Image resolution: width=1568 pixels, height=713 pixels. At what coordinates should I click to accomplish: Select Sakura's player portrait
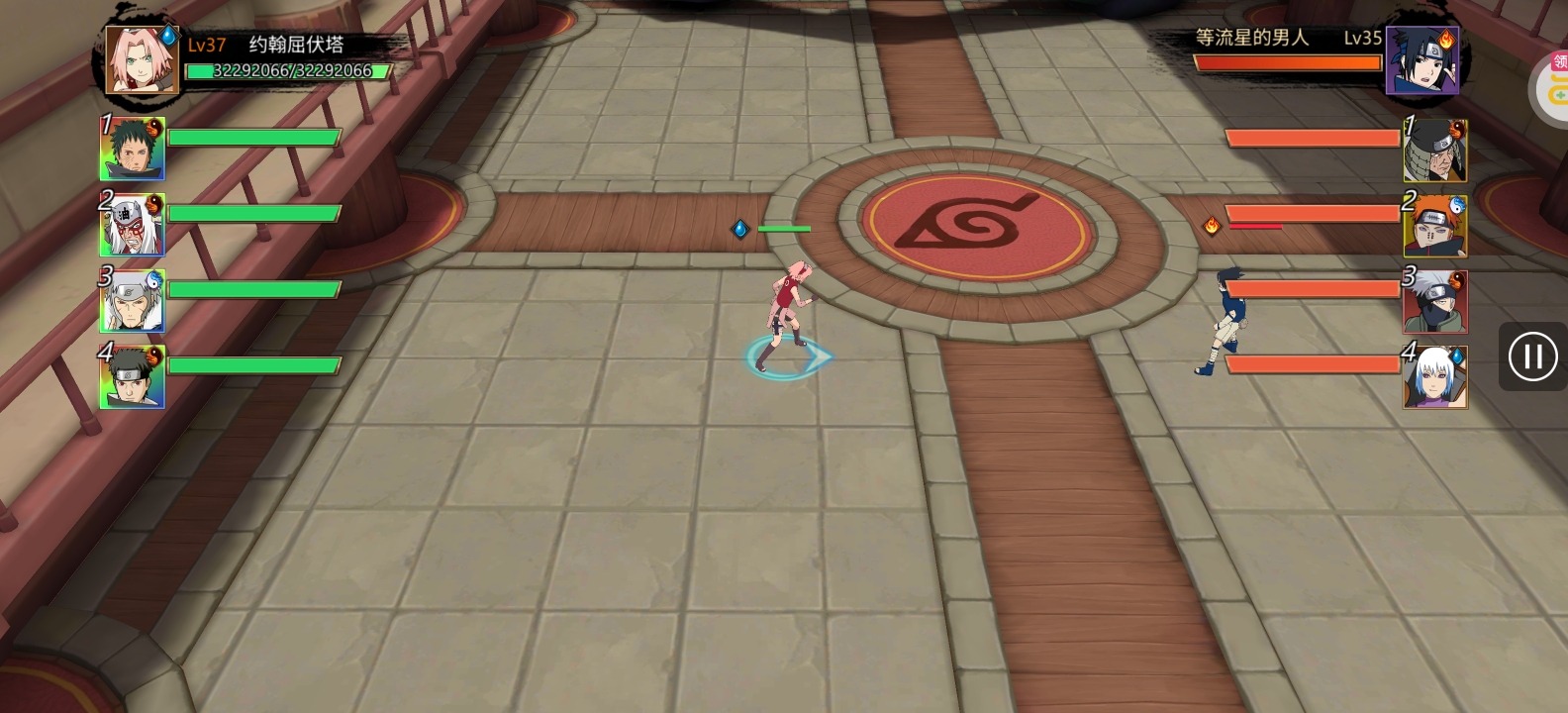142,59
